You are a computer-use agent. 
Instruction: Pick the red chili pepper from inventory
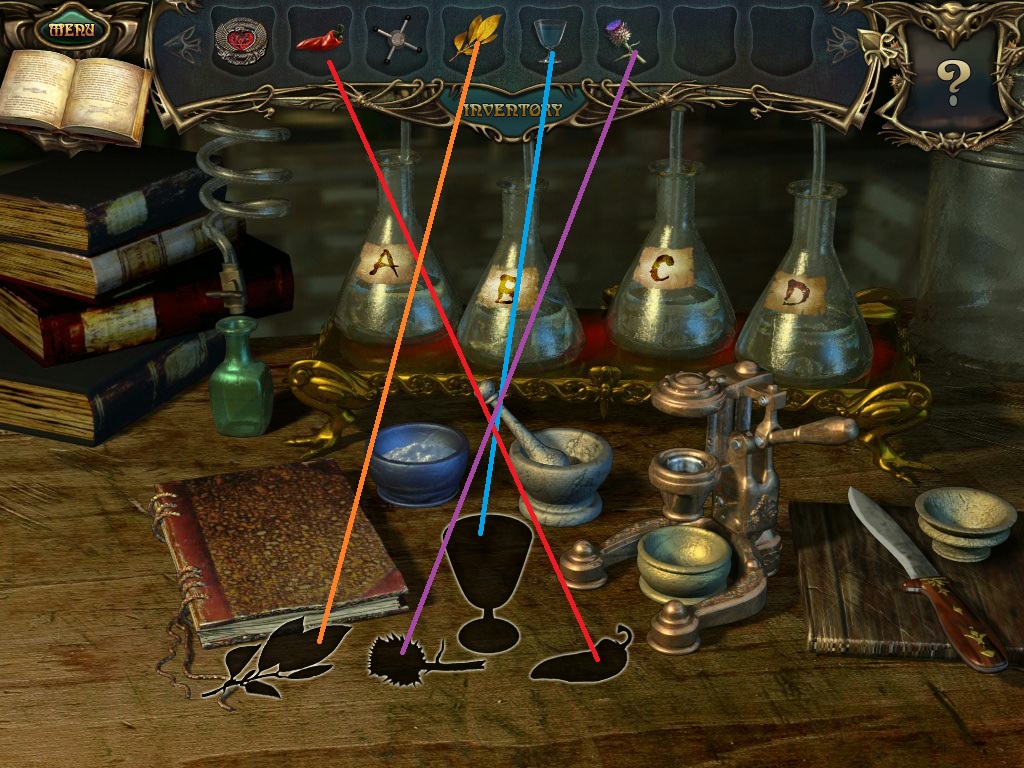pos(319,40)
